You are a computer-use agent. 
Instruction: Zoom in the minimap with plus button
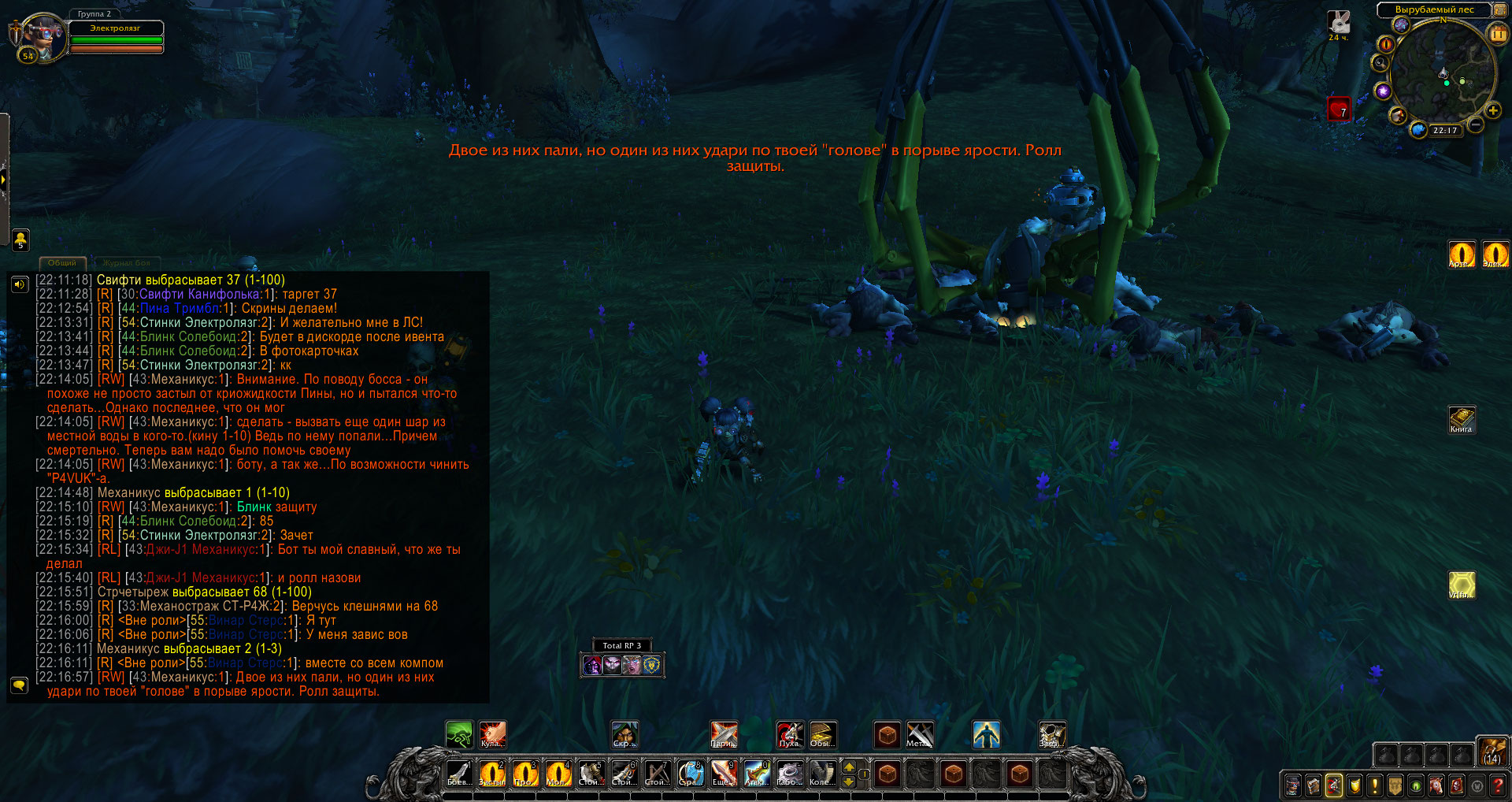point(1492,110)
